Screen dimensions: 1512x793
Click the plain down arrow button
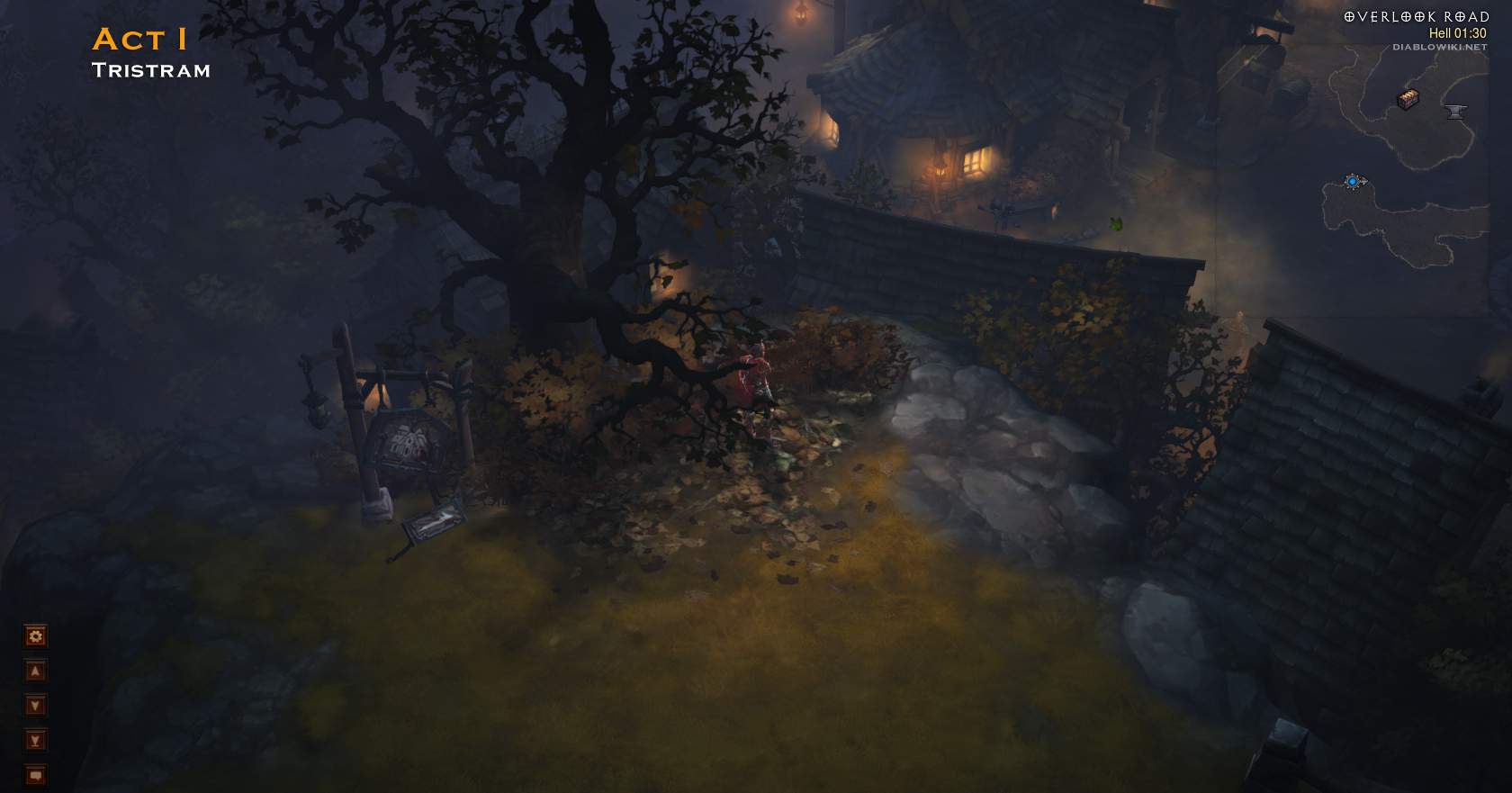click(35, 706)
